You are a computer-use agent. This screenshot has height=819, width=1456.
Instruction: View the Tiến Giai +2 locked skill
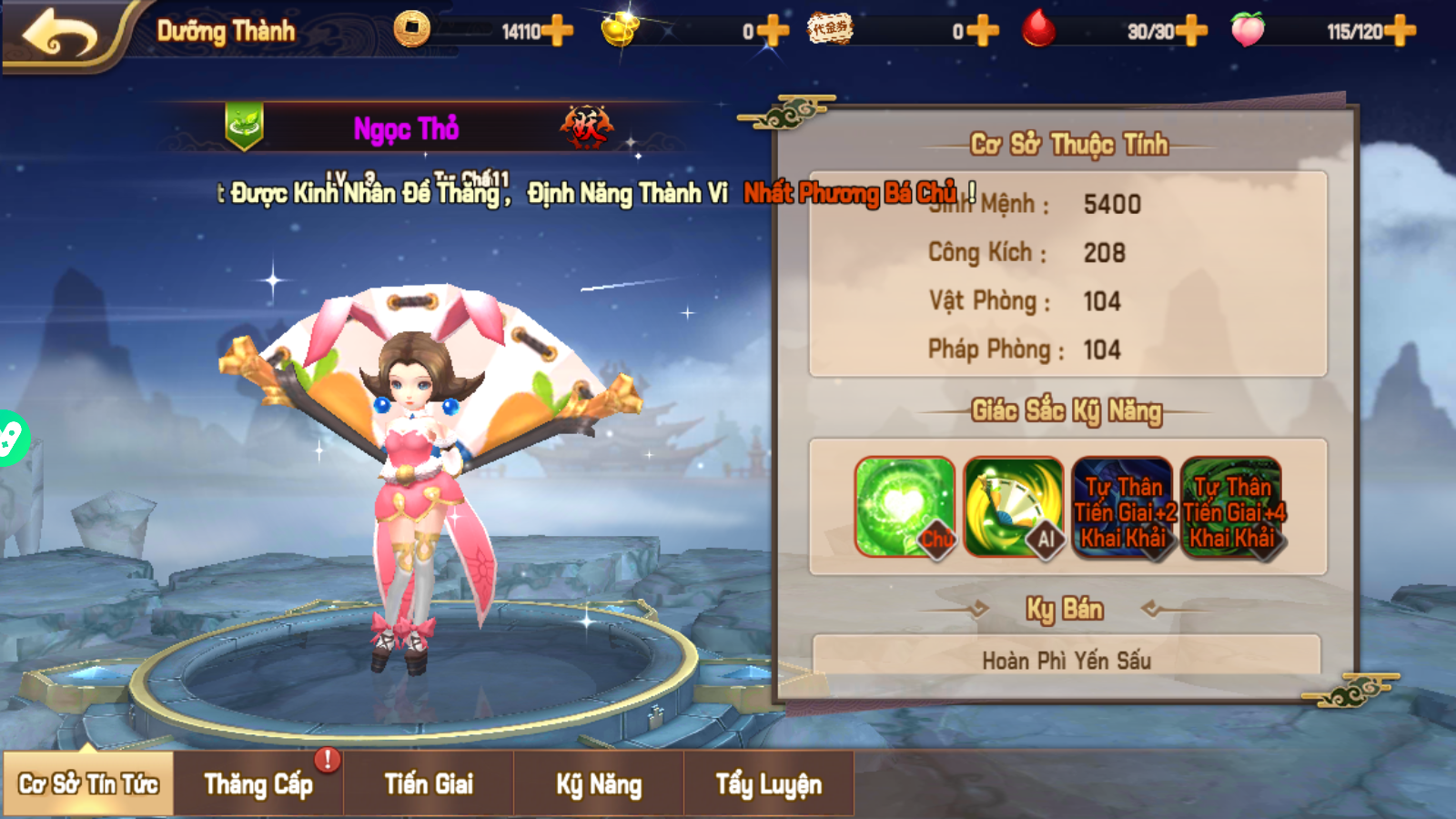(x=1122, y=507)
